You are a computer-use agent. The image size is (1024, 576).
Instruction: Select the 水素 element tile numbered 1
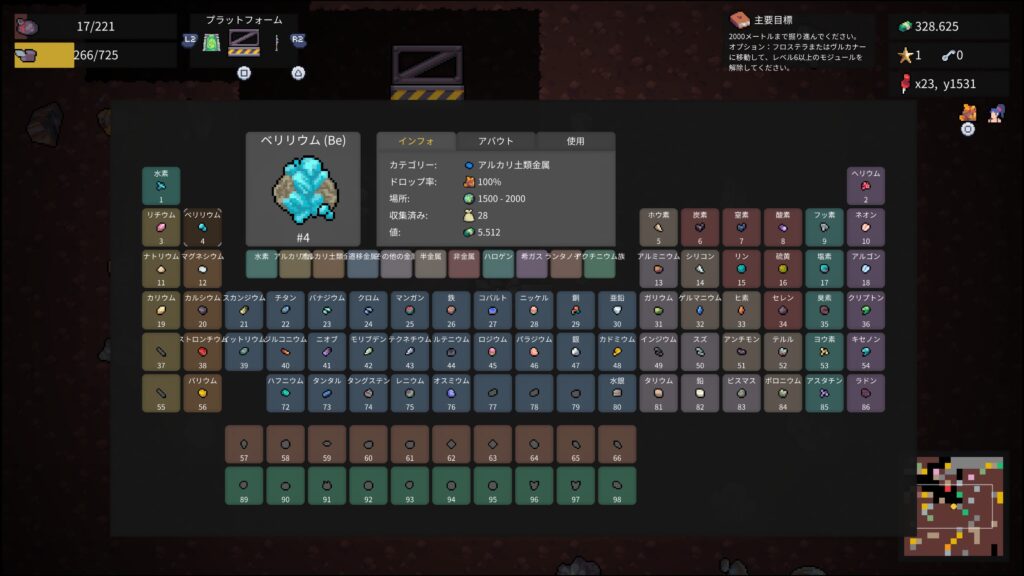pos(161,186)
